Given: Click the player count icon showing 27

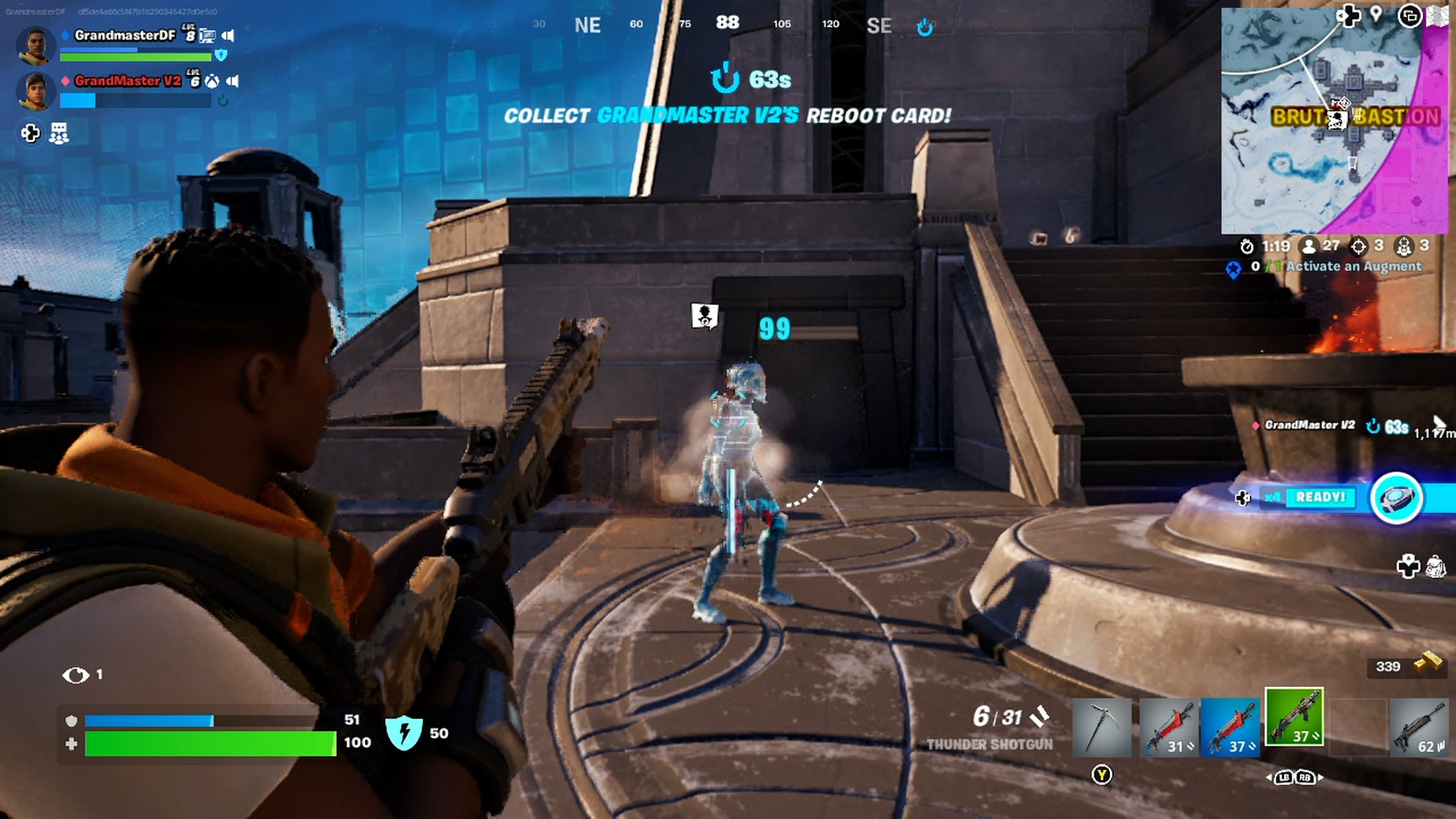Looking at the screenshot, I should [1310, 247].
